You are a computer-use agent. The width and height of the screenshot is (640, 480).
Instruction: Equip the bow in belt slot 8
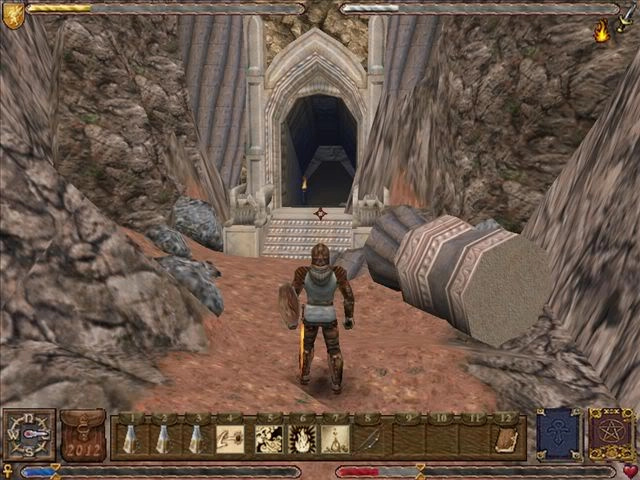click(x=371, y=438)
